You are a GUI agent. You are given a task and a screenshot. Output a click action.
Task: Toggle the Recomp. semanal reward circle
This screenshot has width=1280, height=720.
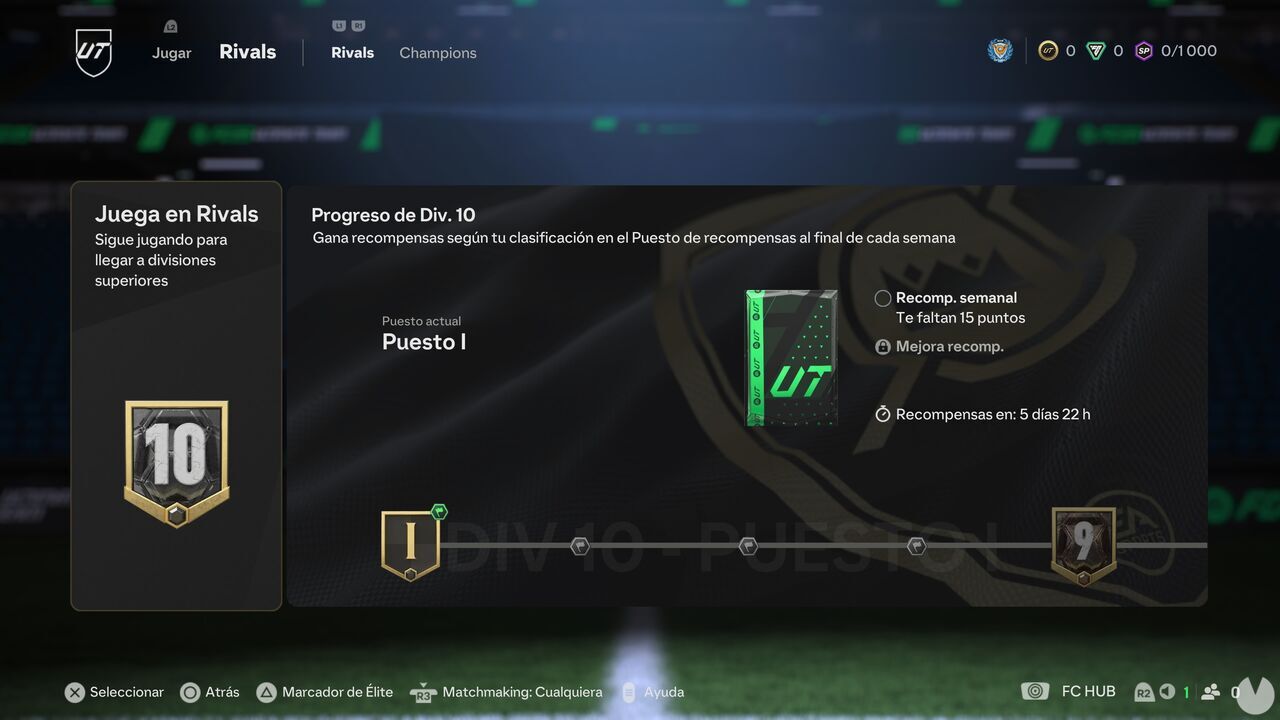click(x=883, y=297)
